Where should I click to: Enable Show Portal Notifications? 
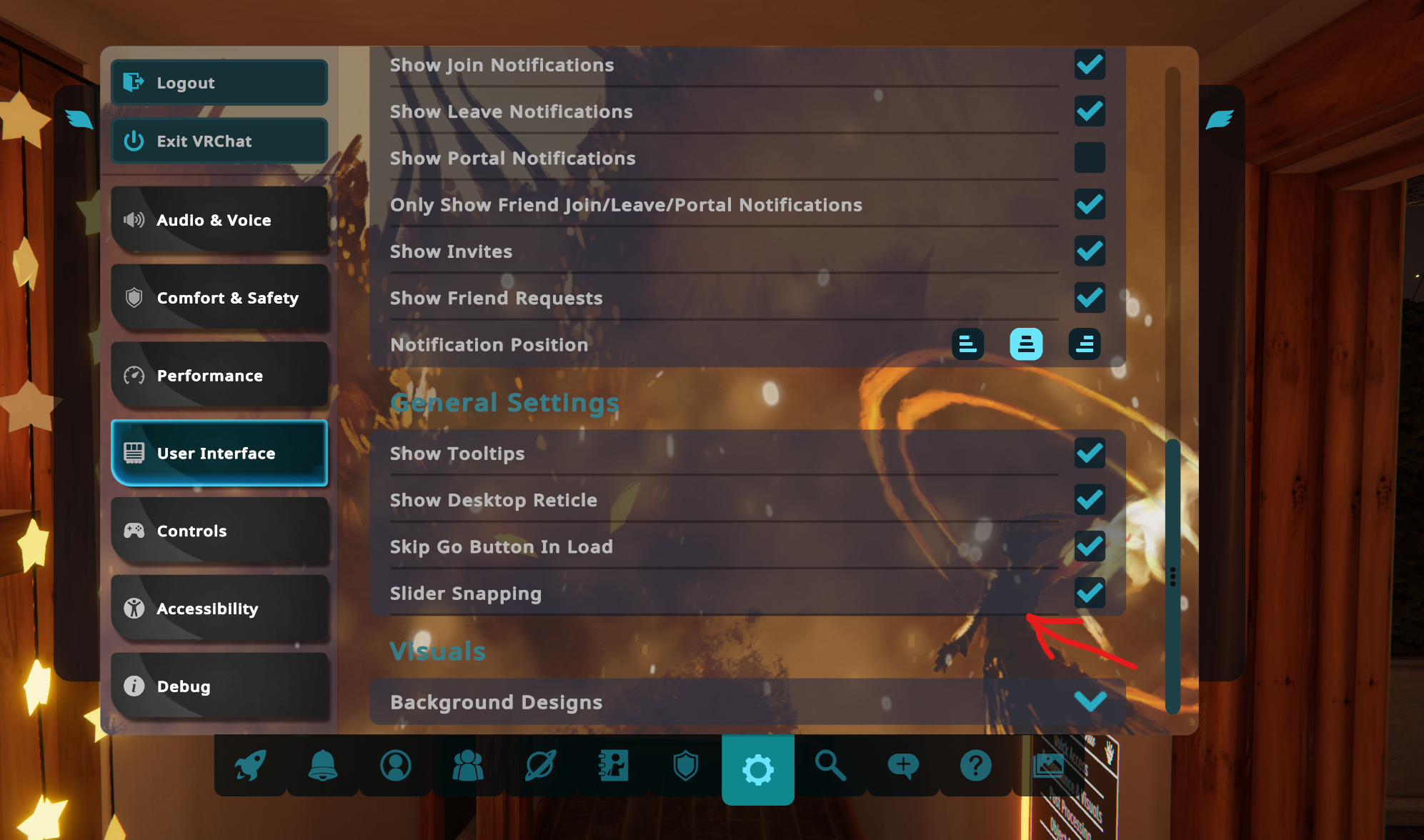point(1089,158)
